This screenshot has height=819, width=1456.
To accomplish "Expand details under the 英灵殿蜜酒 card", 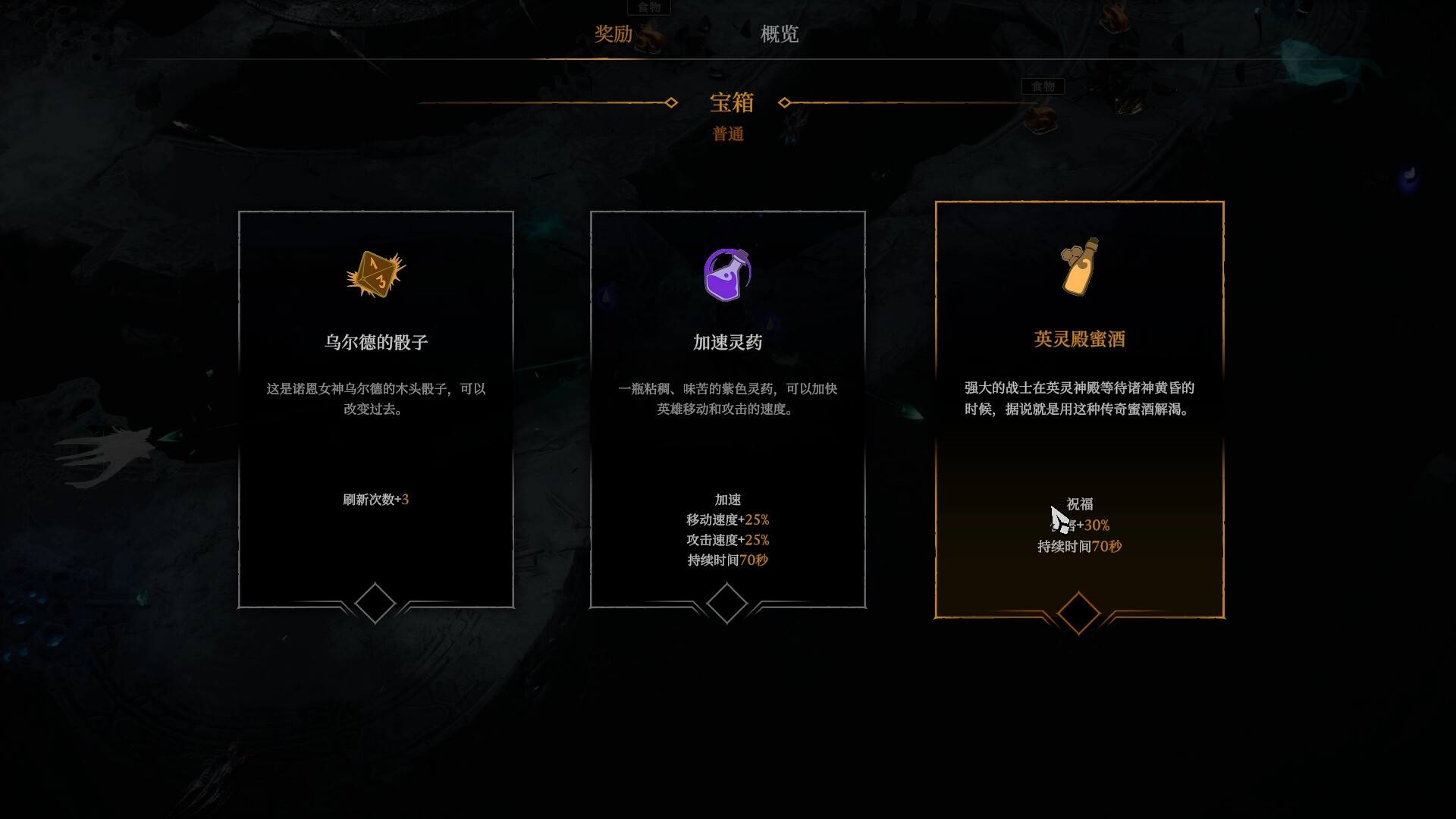I will click(1078, 613).
